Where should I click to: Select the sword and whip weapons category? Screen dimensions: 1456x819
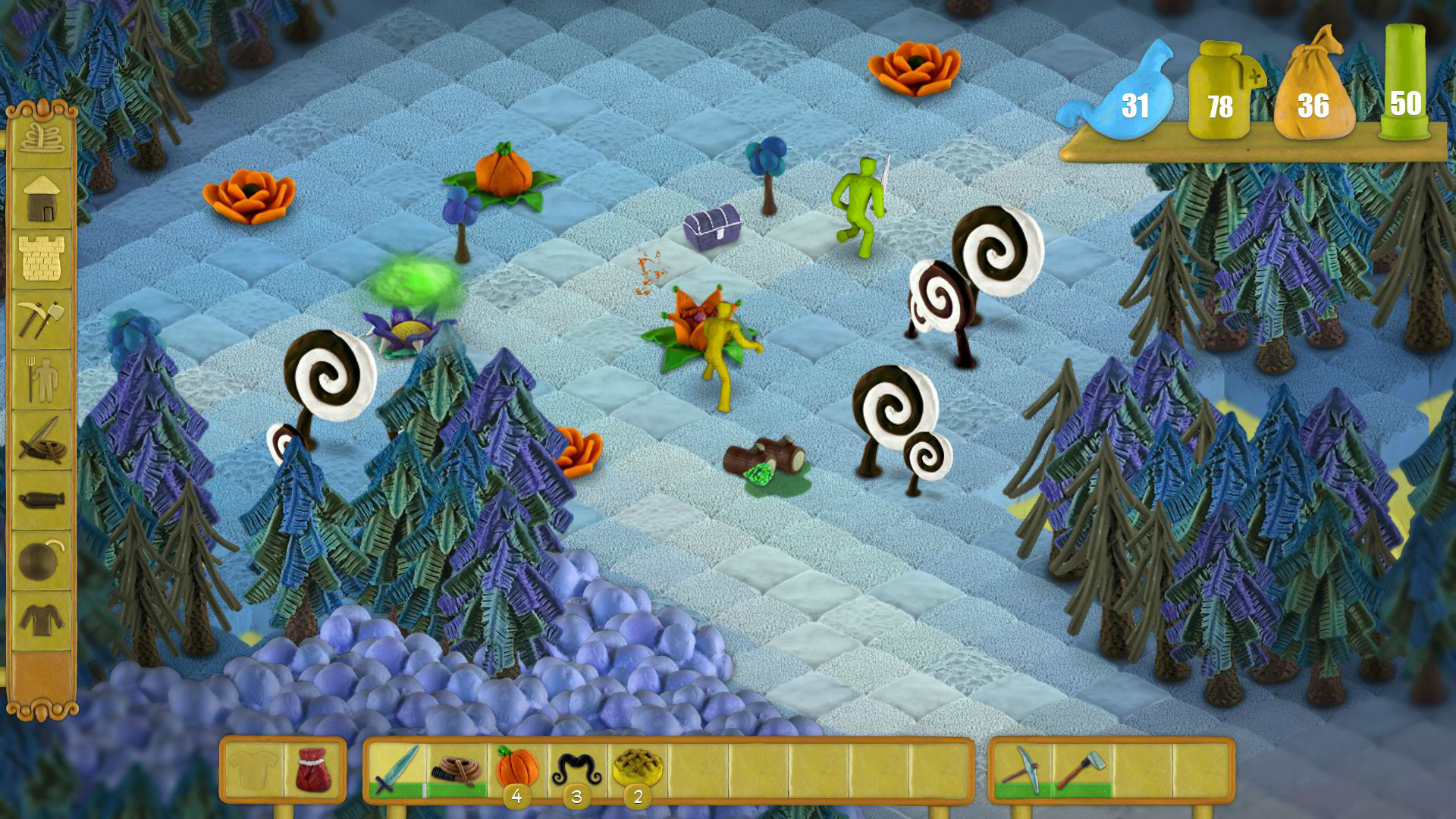[x=42, y=440]
